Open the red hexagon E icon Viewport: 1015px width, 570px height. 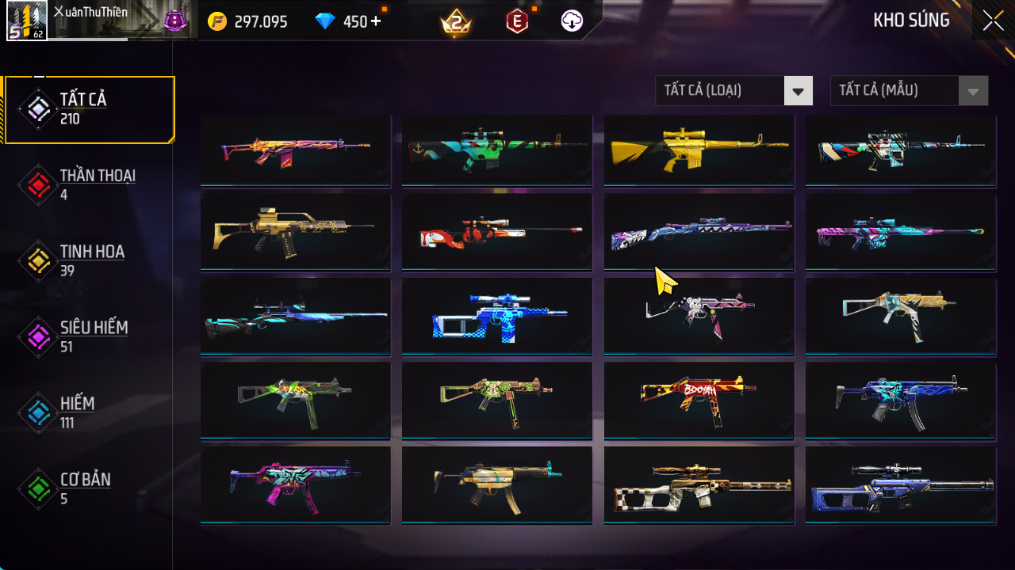click(516, 21)
